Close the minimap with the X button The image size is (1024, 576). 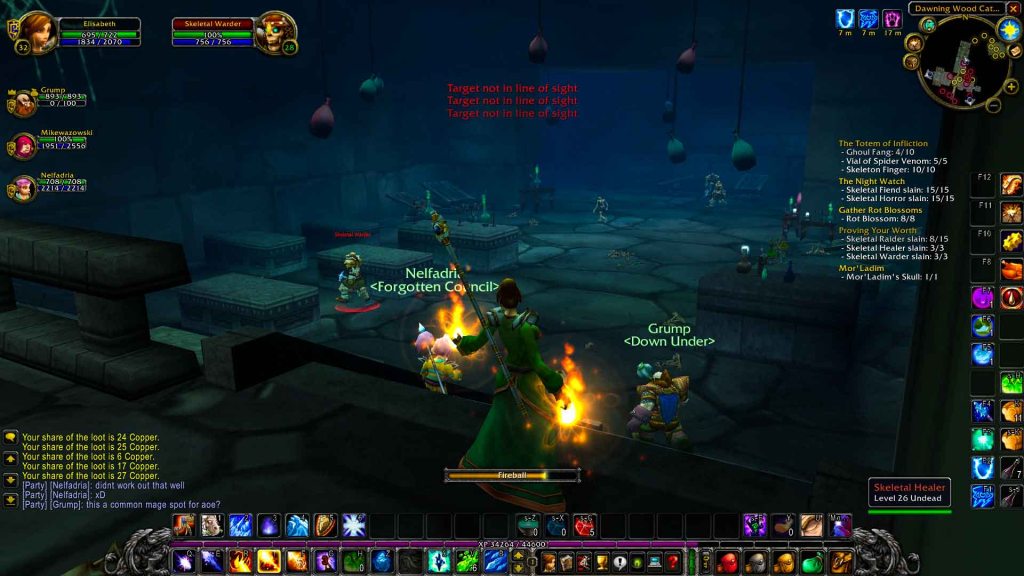point(1013,8)
